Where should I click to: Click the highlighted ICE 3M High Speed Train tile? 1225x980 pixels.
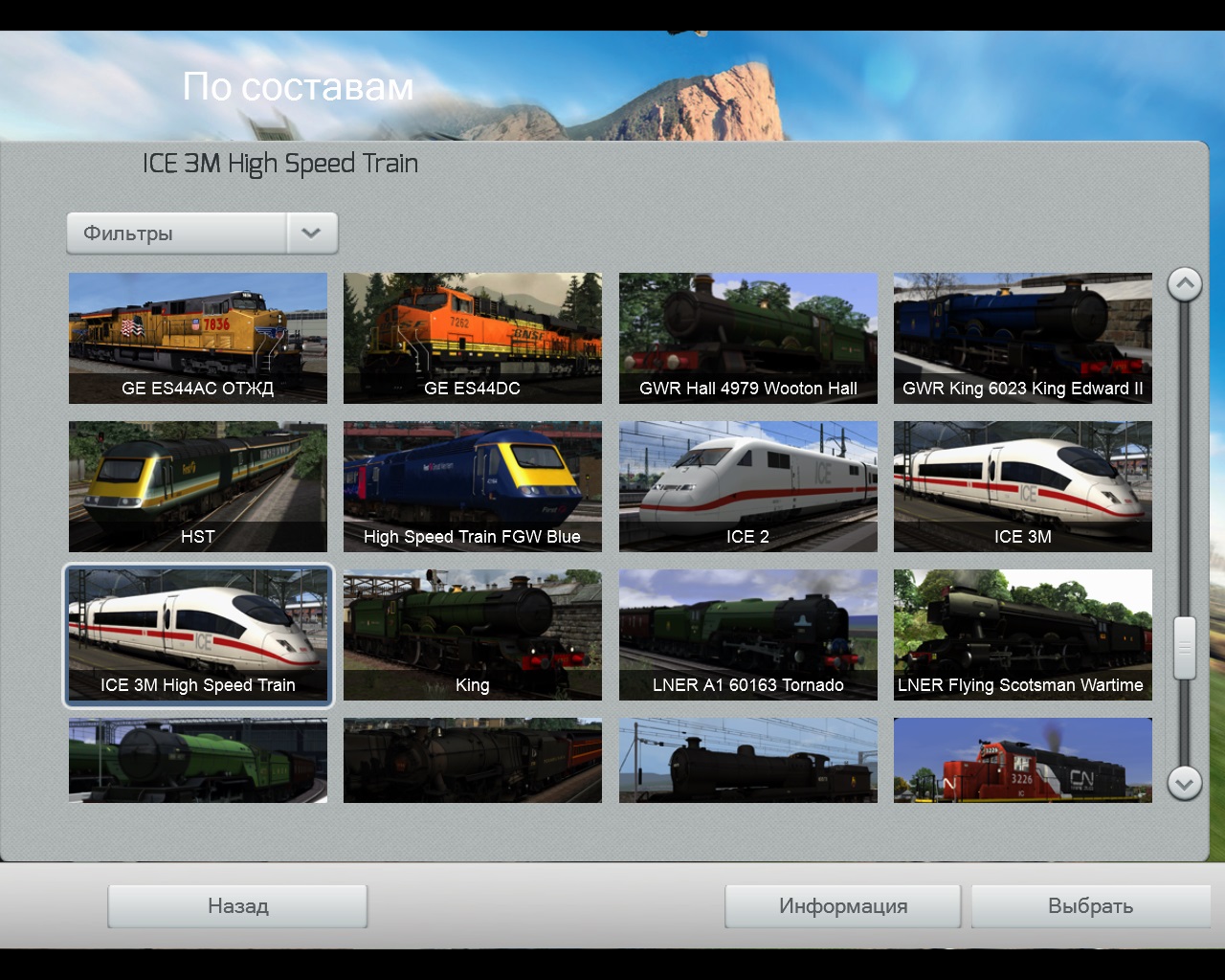click(198, 634)
